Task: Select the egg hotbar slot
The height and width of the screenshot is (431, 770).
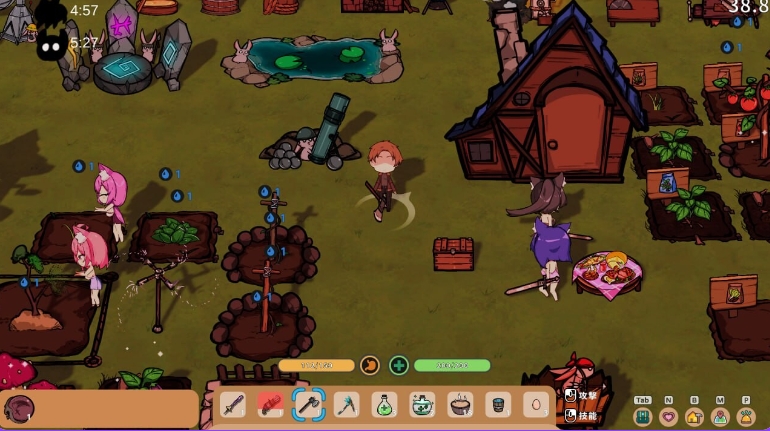Action: [536, 405]
